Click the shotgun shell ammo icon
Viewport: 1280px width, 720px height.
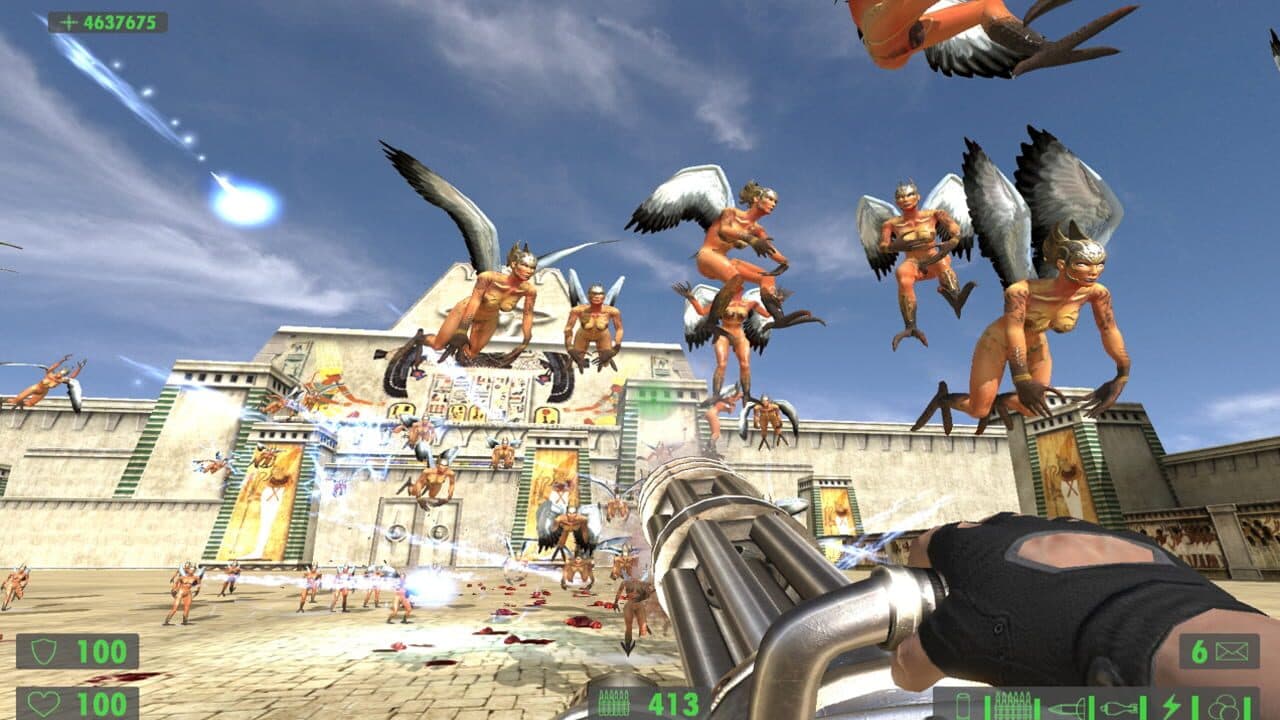click(x=964, y=703)
